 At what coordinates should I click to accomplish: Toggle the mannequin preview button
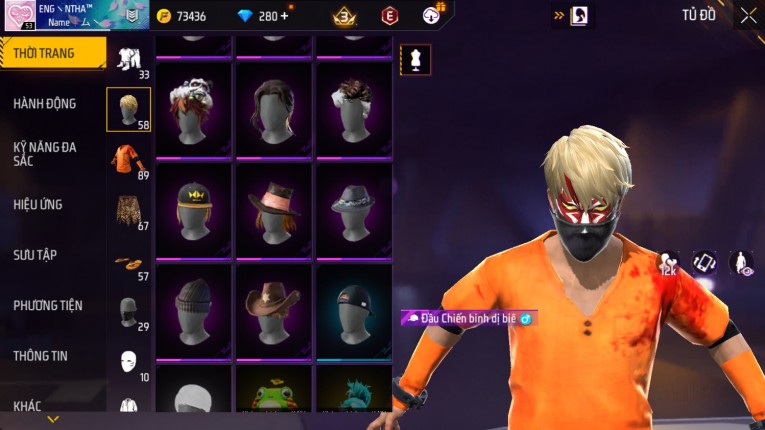[415, 59]
